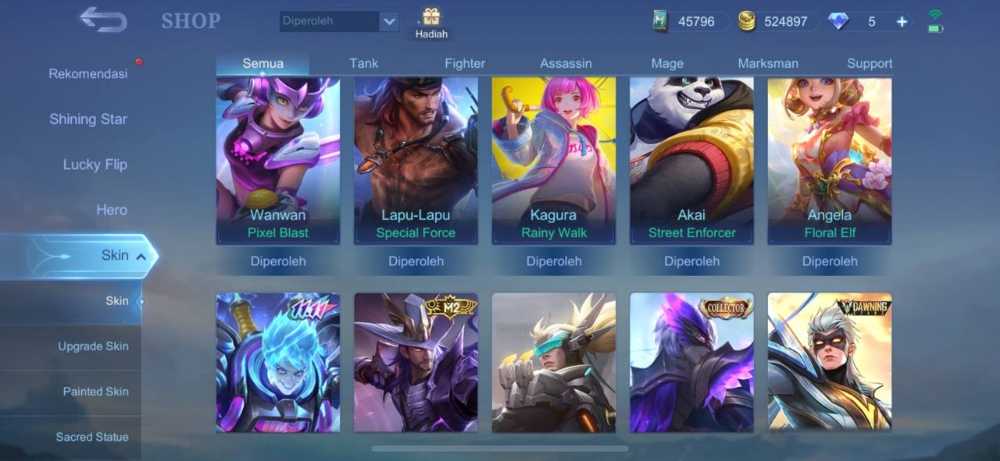Choose Painted Skin in the sidebar
The height and width of the screenshot is (461, 1000).
pyautogui.click(x=95, y=391)
